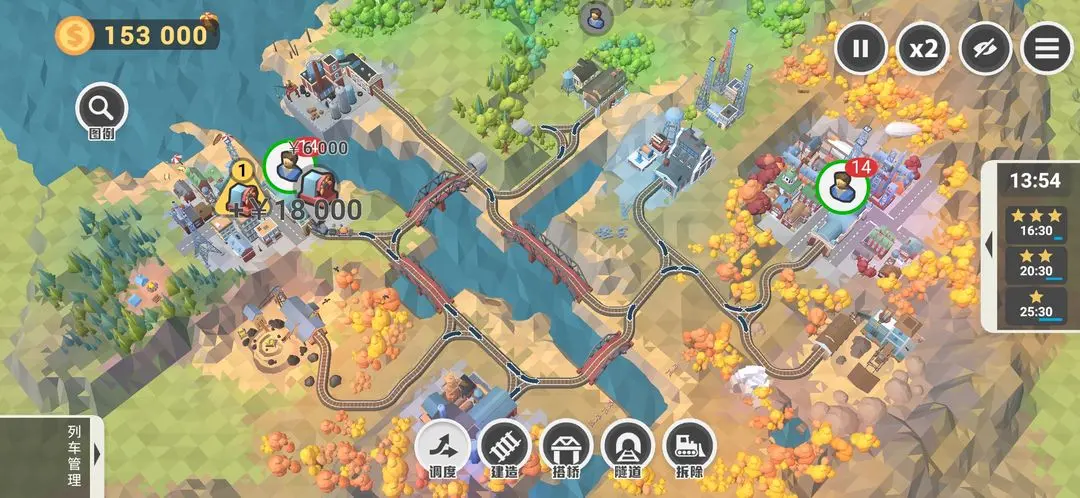Open the hamburger main menu
This screenshot has height=498, width=1080.
[1046, 47]
